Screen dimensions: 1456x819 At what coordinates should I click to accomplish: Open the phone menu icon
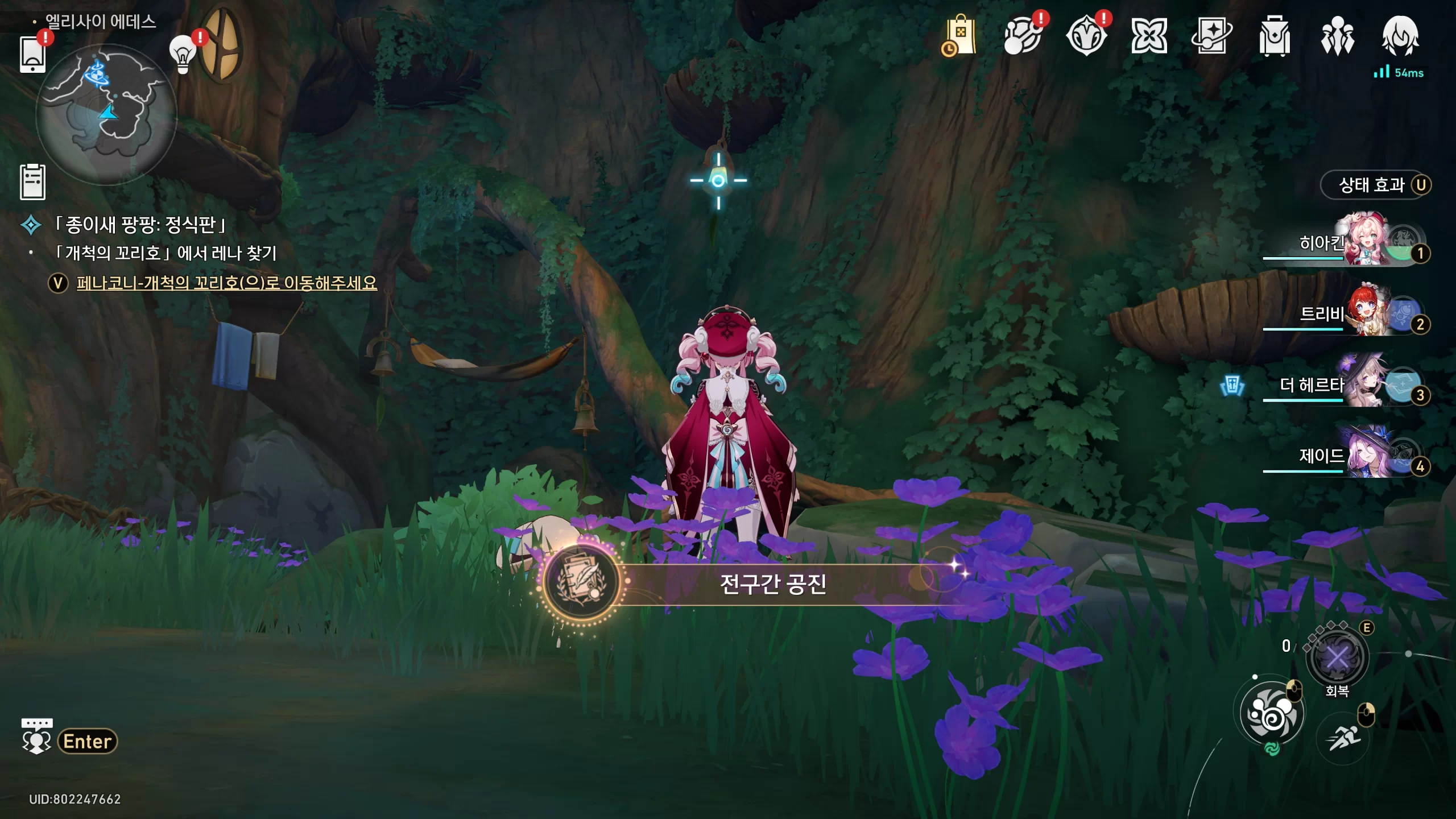[32, 54]
